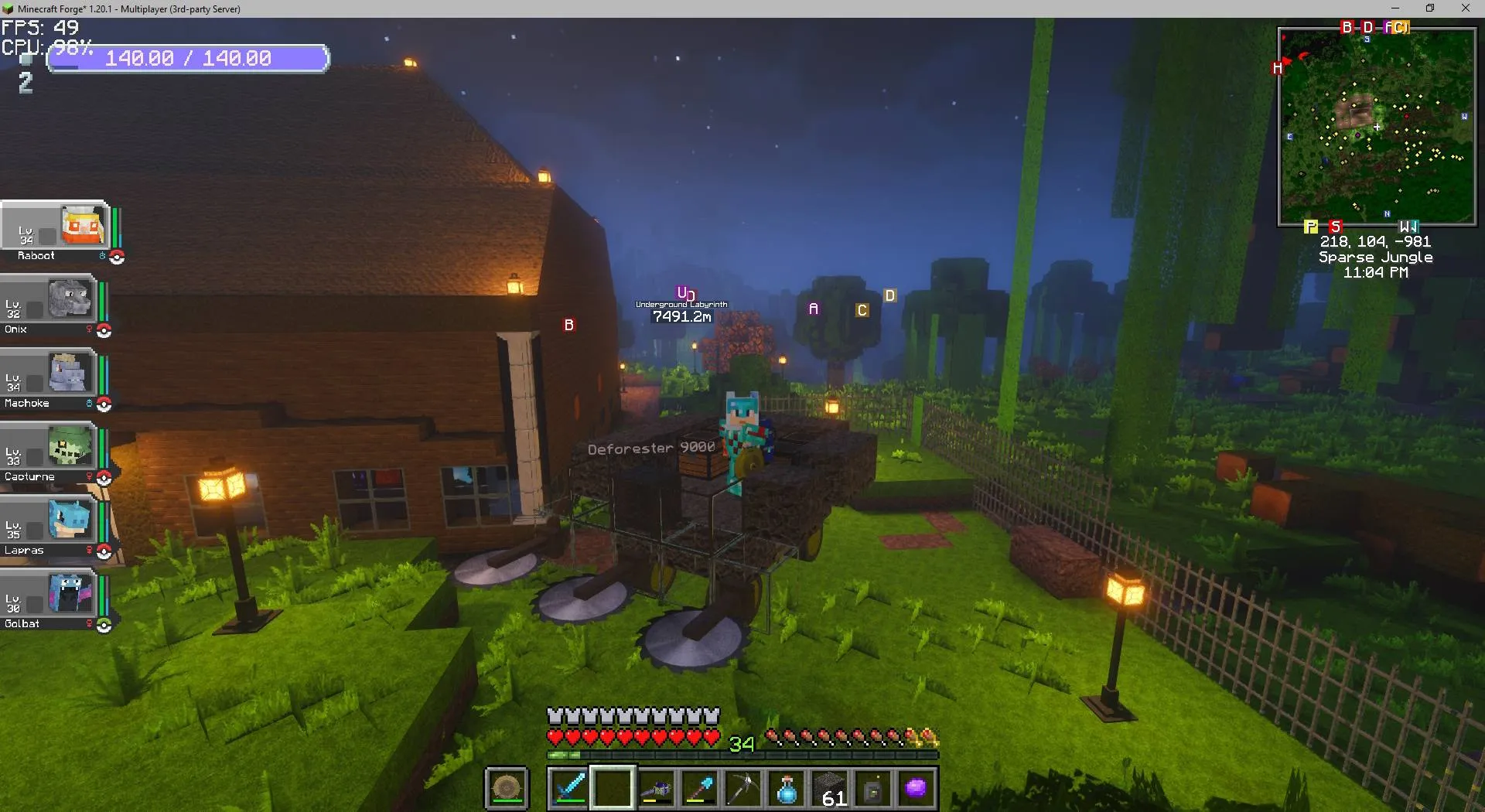Toggle the yellow P marker below the minimap

1310,227
